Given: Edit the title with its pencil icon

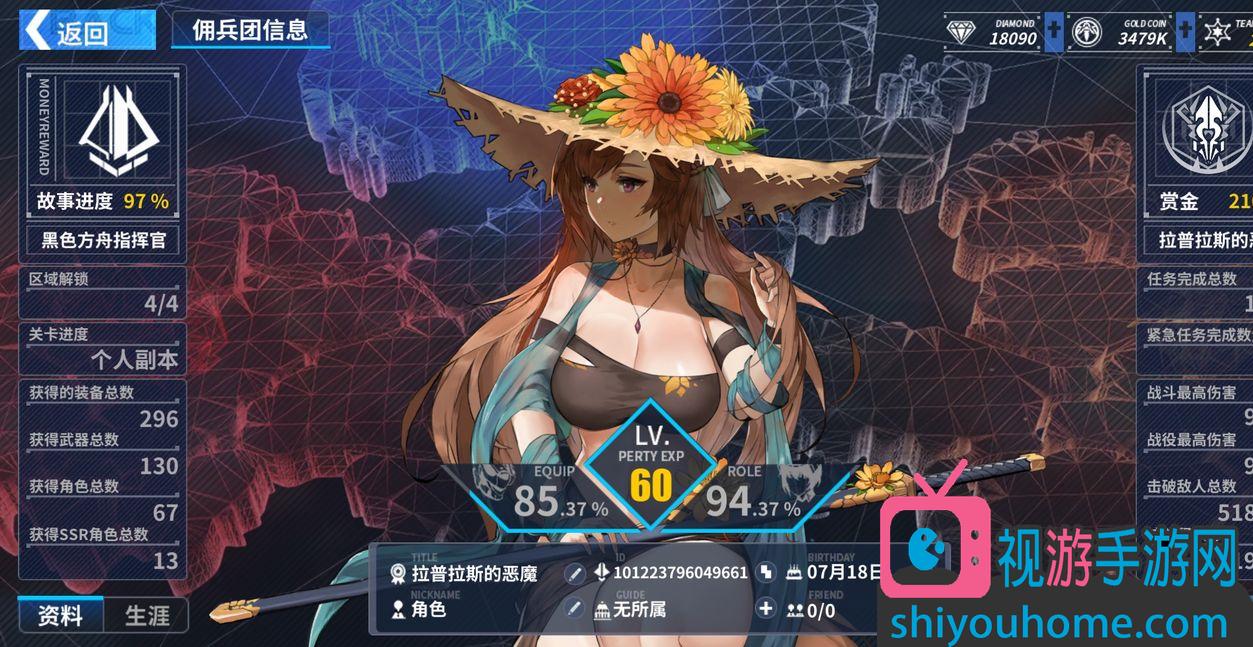Looking at the screenshot, I should (574, 573).
